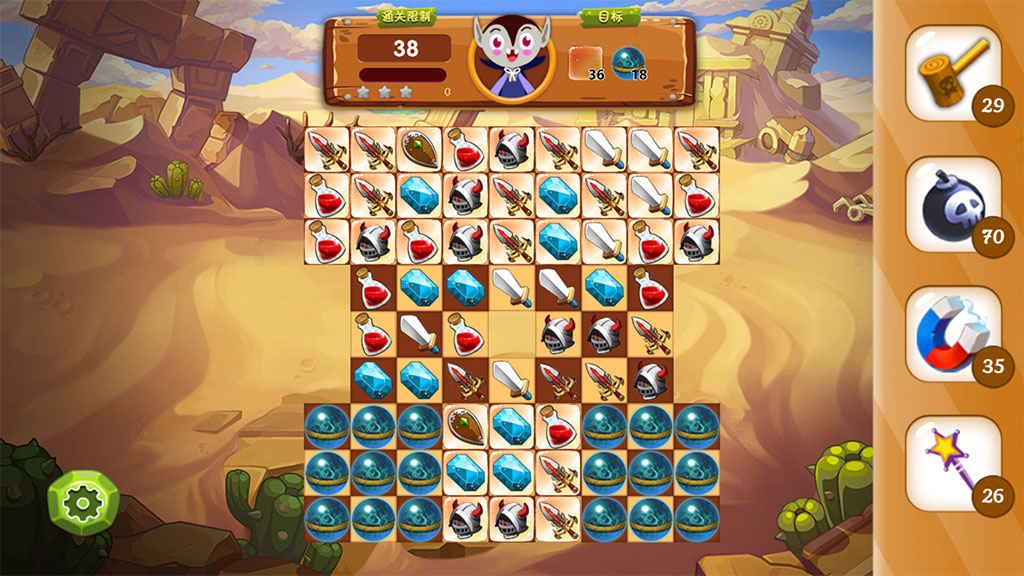Select the wooden hammer booster
1024x576 pixels.
pos(952,73)
